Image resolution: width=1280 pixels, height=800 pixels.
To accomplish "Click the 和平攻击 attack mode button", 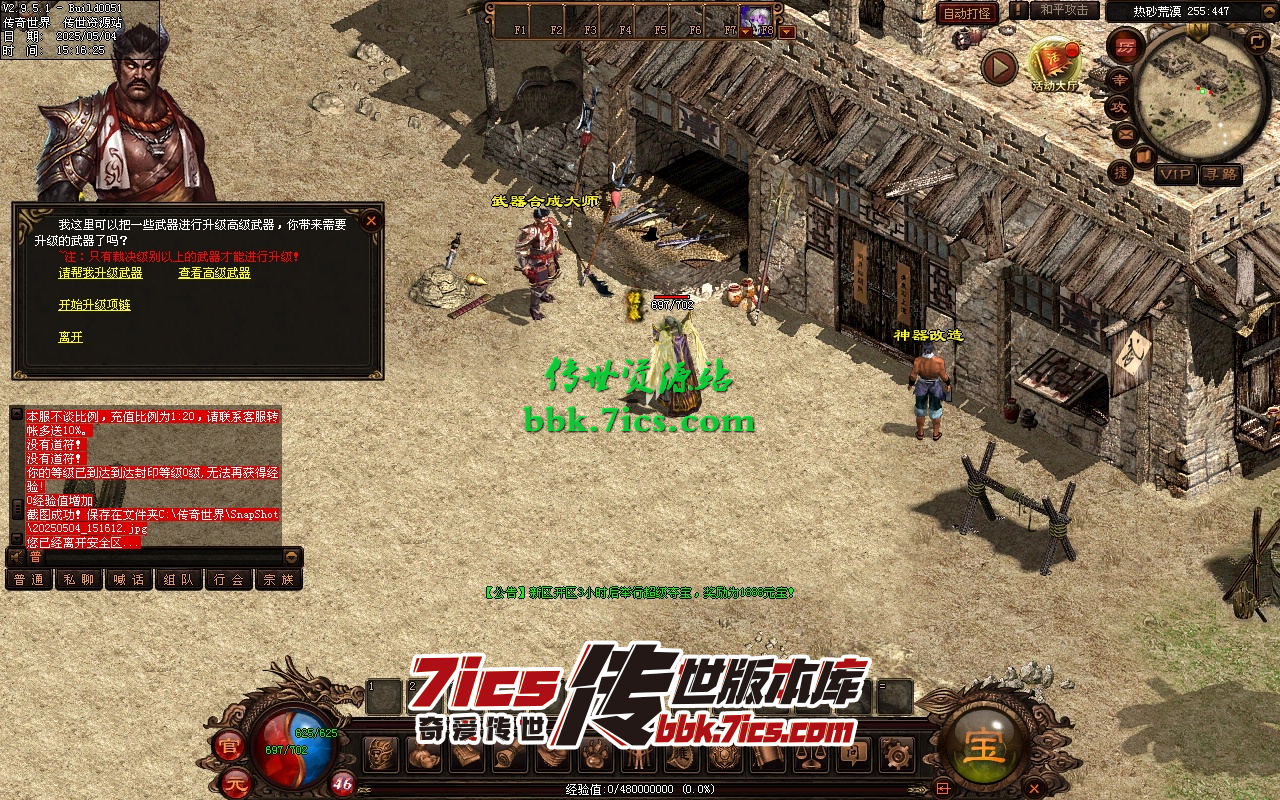I will [1064, 11].
